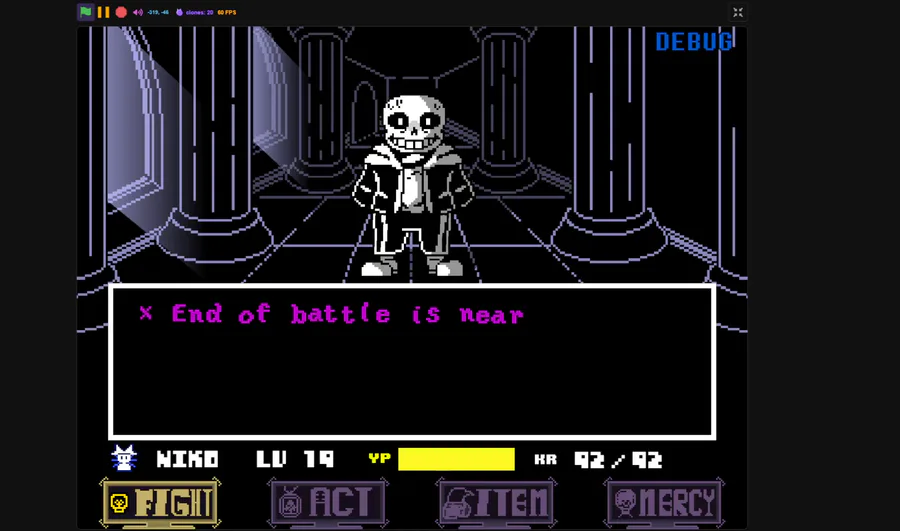Click the blue DEBUG label
Image resolution: width=900 pixels, height=531 pixels.
[694, 41]
